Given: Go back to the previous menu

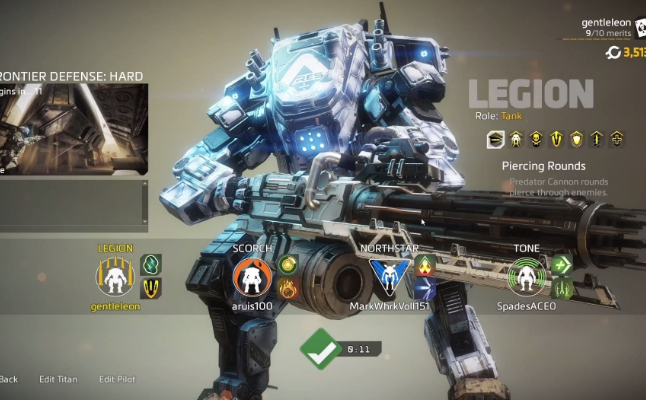Looking at the screenshot, I should pos(8,379).
